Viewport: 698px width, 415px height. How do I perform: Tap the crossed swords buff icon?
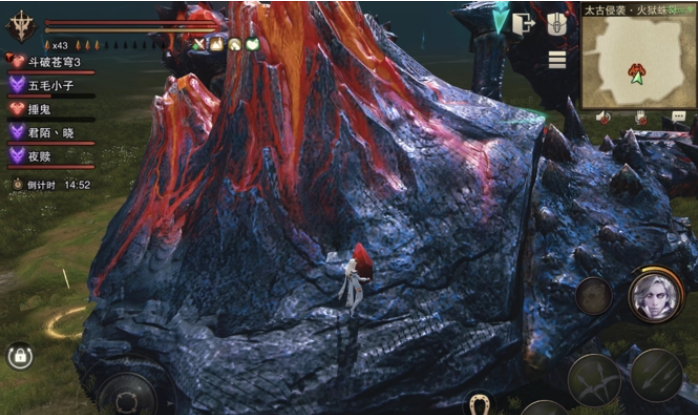(199, 45)
